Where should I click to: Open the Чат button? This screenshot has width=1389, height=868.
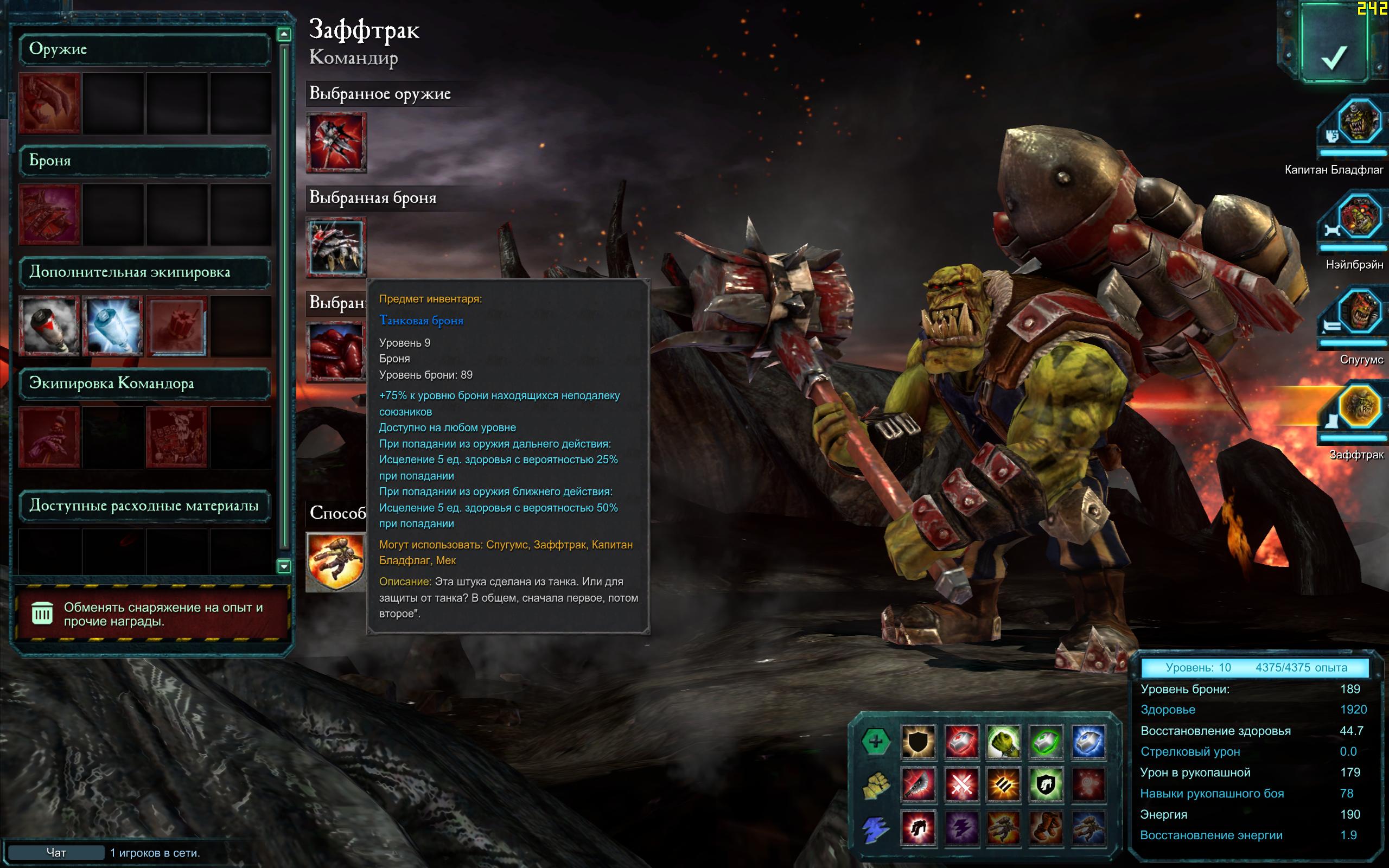pyautogui.click(x=56, y=852)
